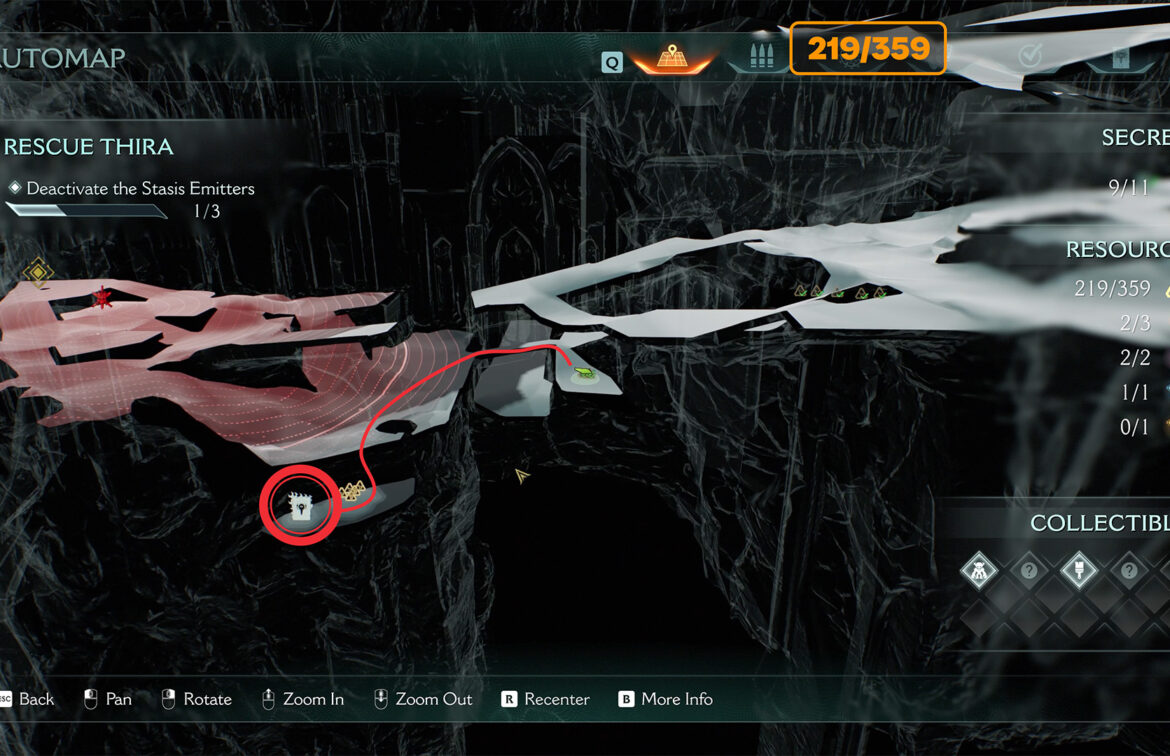The width and height of the screenshot is (1170, 756).
Task: Open the checkmark challenges tab
Action: coord(1030,56)
